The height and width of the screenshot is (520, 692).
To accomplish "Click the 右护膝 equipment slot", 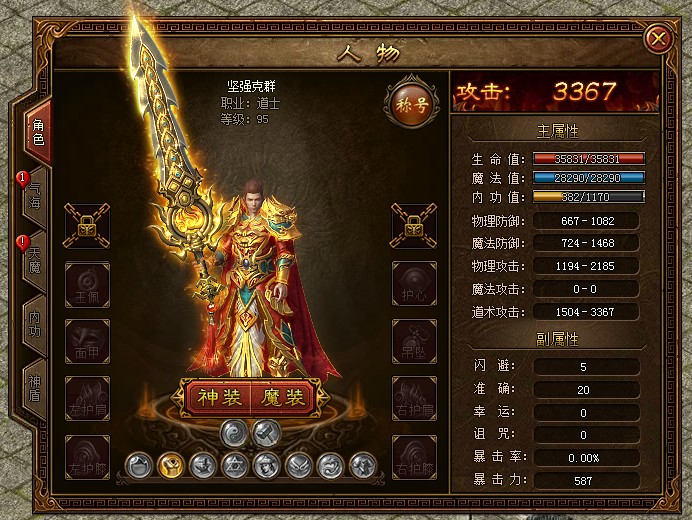I will (x=413, y=456).
